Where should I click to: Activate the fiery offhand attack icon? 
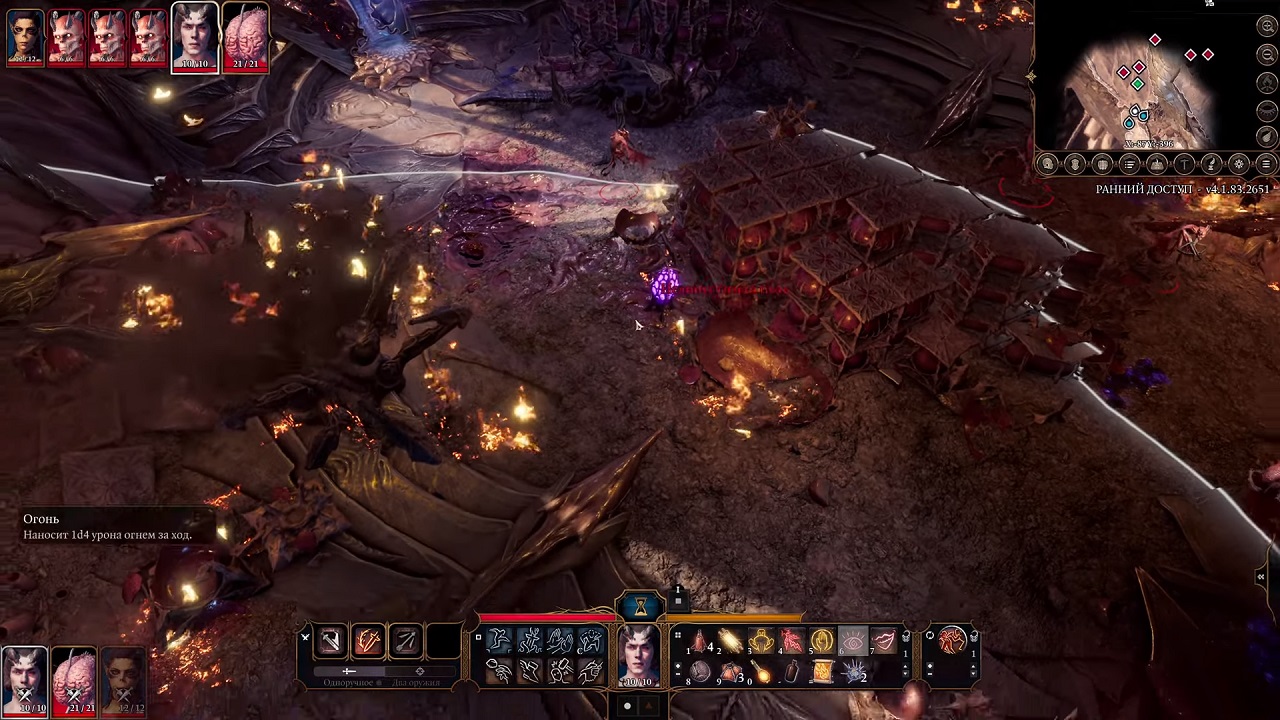(x=368, y=641)
